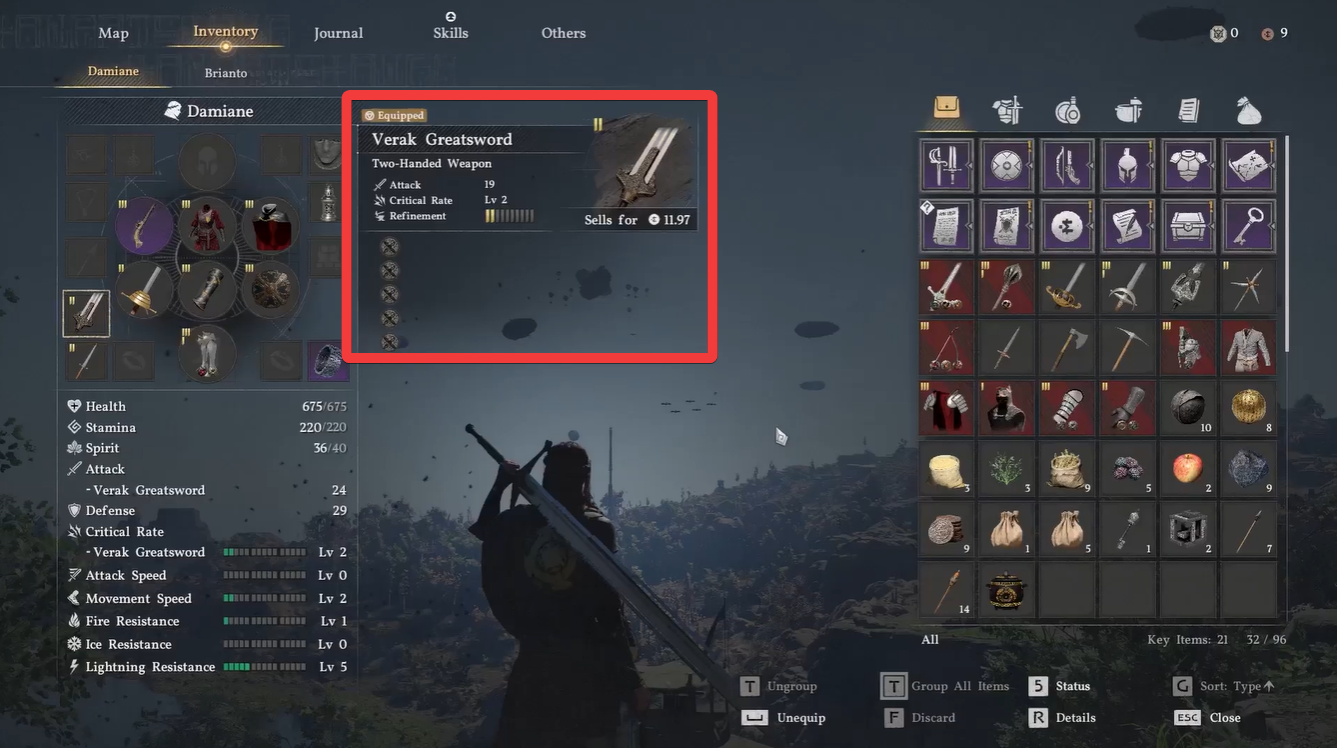1337x748 pixels.
Task: Select the equipped greatsword slot on Damiane
Action: pos(85,313)
